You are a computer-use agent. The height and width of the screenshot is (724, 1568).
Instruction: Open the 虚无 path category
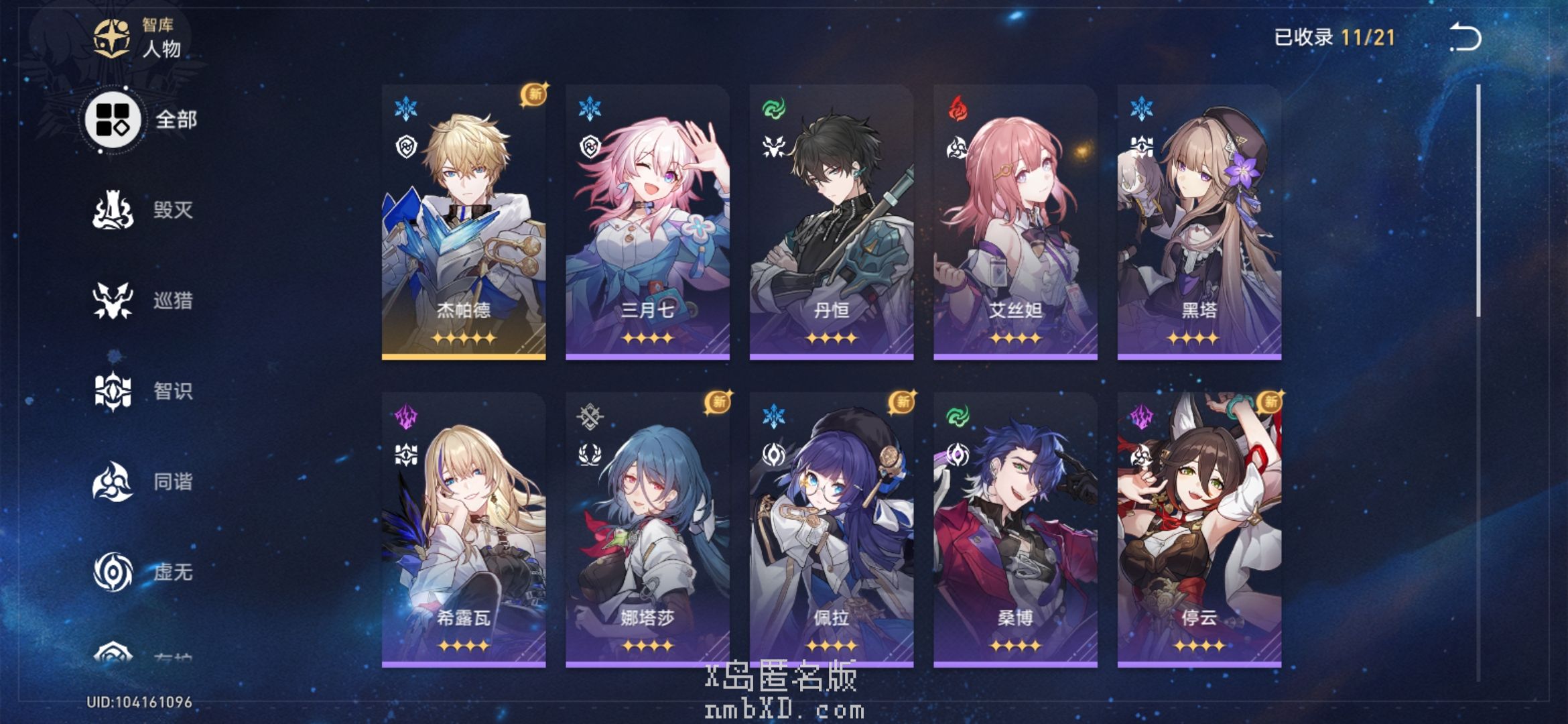click(x=142, y=572)
